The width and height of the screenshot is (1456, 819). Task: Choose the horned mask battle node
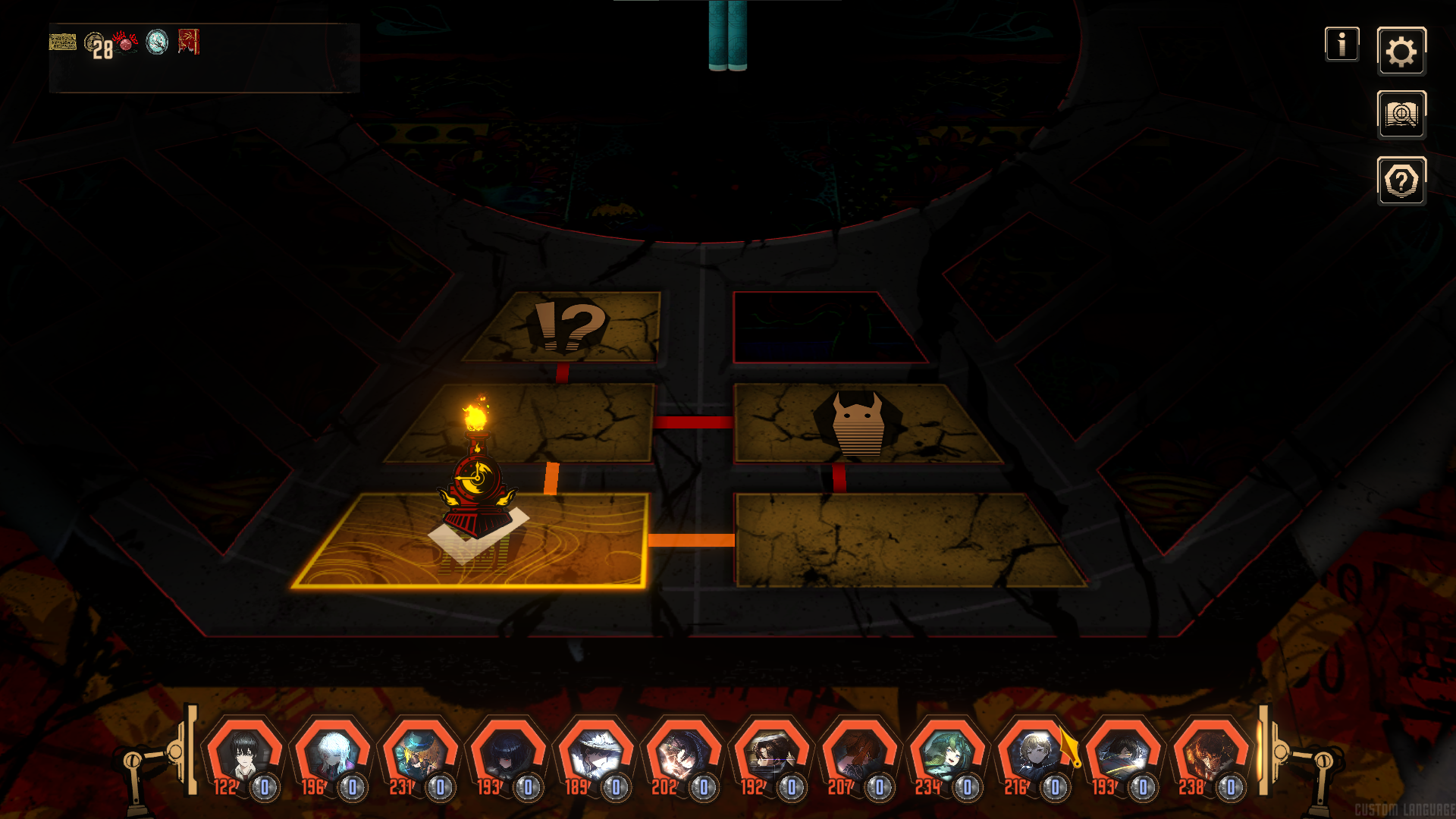click(x=858, y=423)
